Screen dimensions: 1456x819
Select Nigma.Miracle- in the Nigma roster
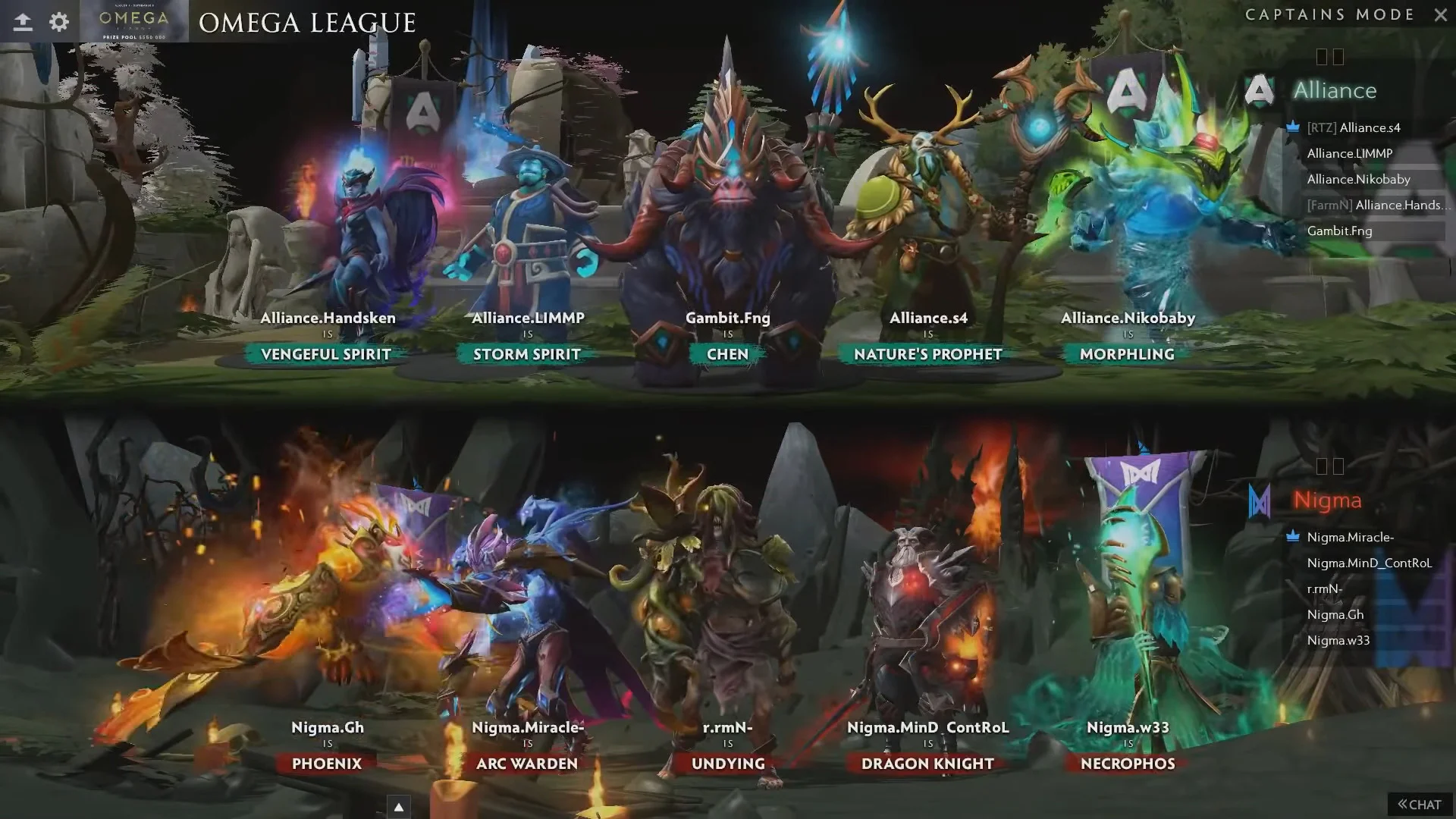(1350, 537)
